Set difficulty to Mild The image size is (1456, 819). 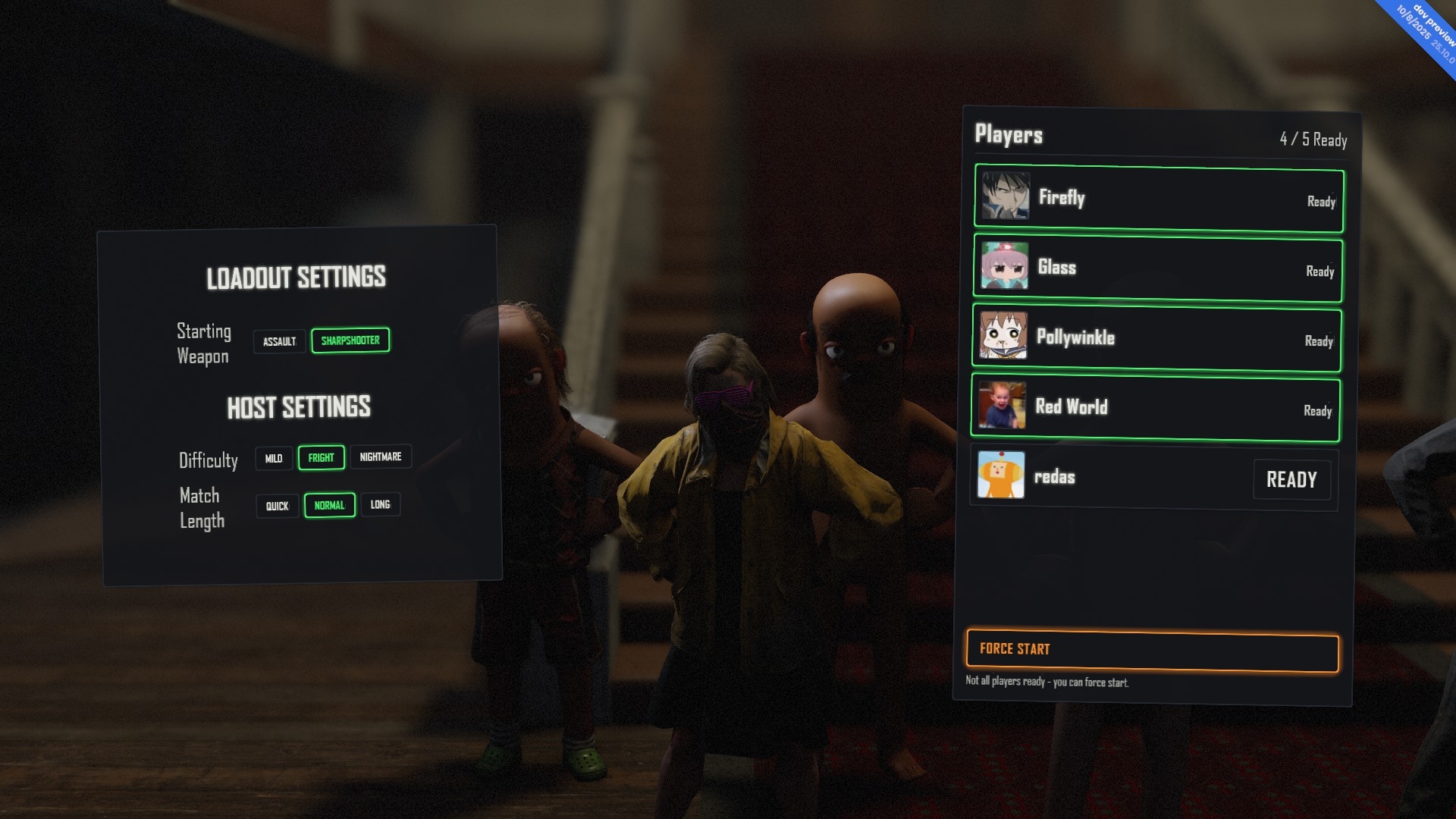(274, 458)
